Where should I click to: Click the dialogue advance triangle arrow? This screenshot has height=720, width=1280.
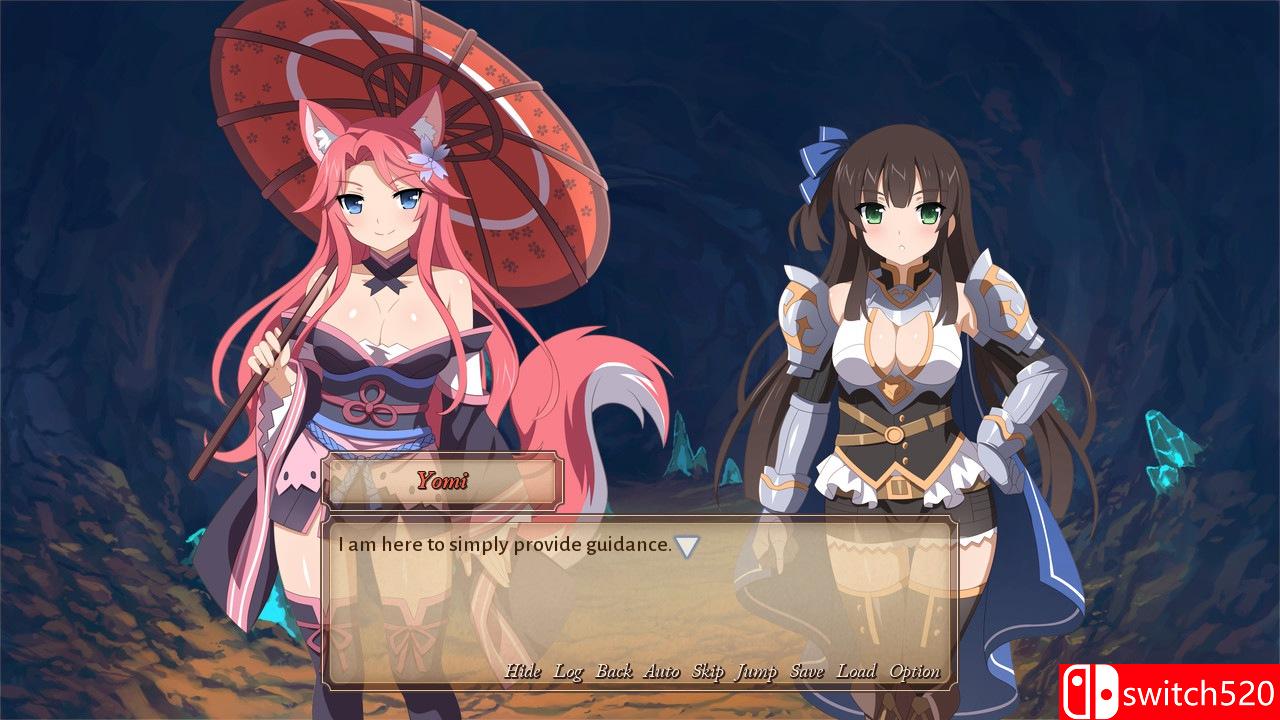click(x=684, y=545)
